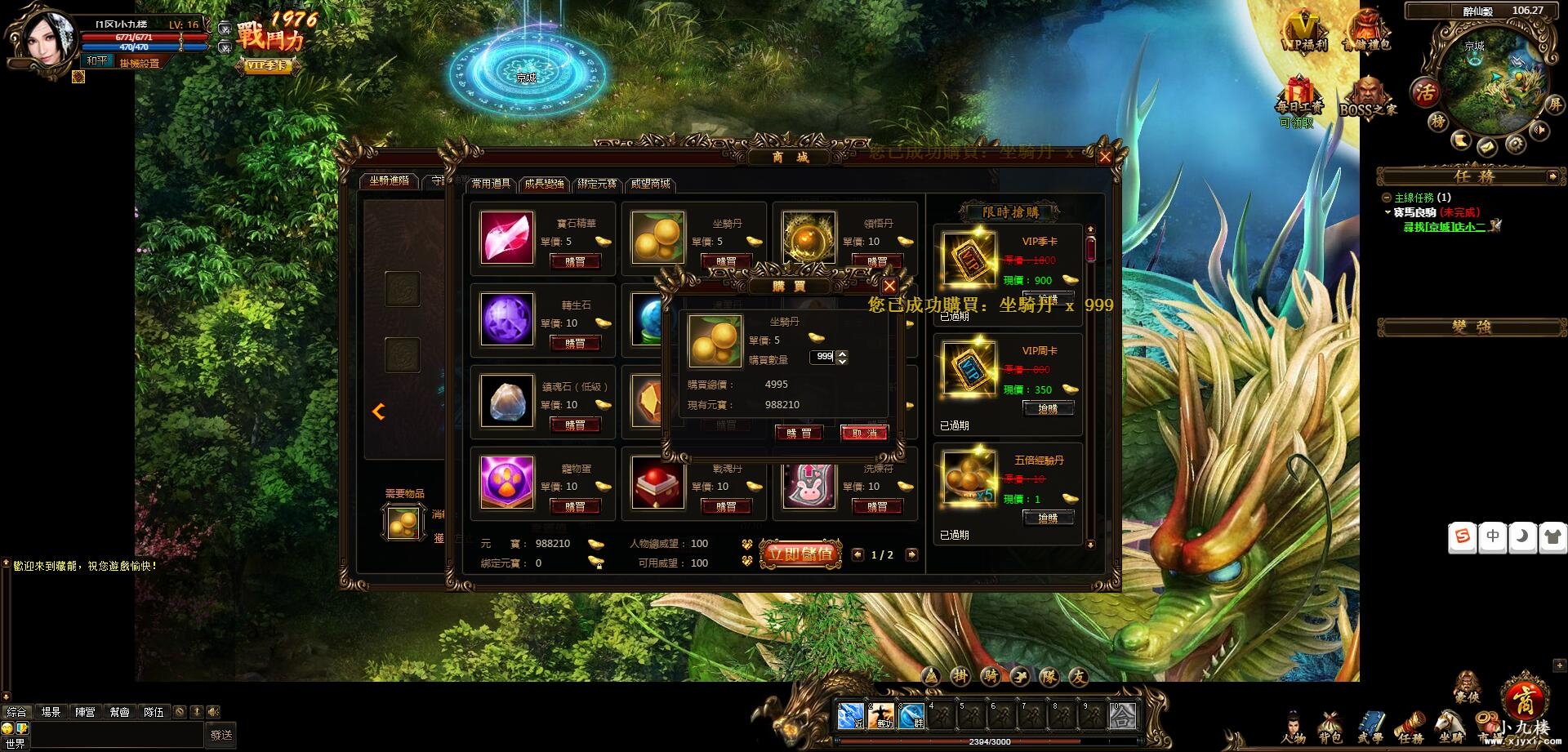Image resolution: width=1568 pixels, height=752 pixels.
Task: Grab the VIP周卡 limited offer
Action: pos(1048,408)
